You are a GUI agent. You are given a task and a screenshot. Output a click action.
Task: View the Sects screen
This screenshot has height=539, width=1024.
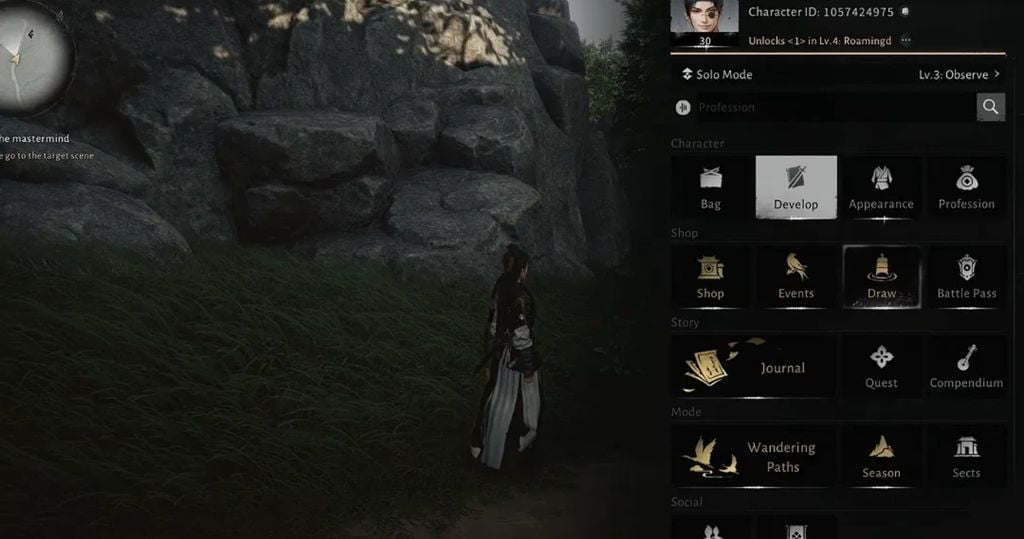(x=966, y=457)
